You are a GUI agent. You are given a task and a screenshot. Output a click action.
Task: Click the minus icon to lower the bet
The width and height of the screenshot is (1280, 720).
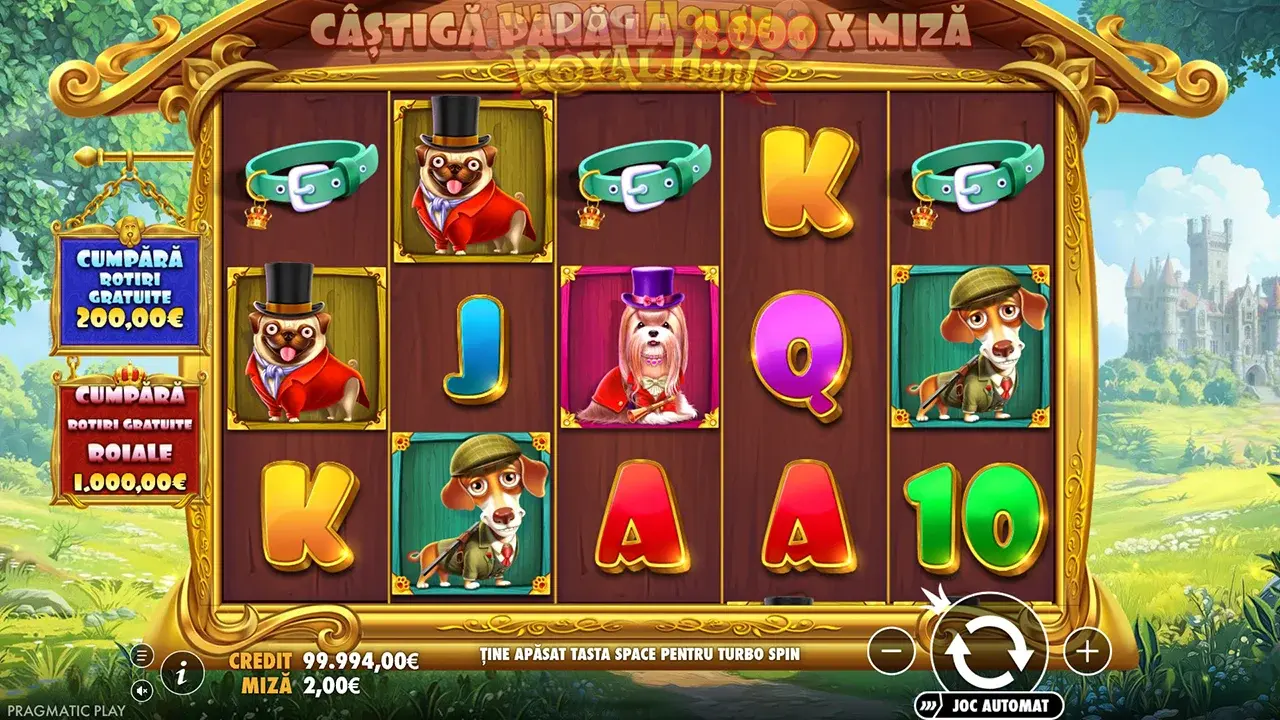891,653
